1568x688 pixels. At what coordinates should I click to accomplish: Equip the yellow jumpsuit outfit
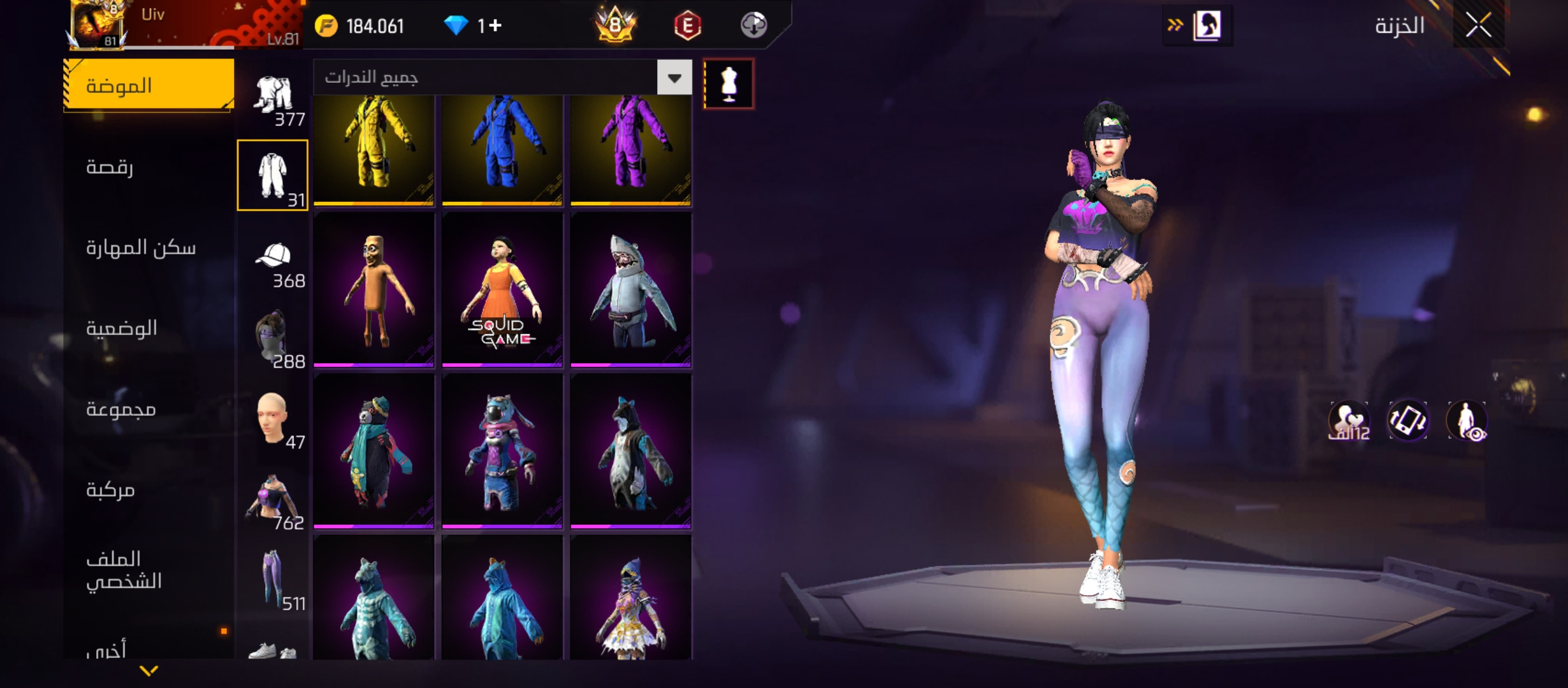374,150
